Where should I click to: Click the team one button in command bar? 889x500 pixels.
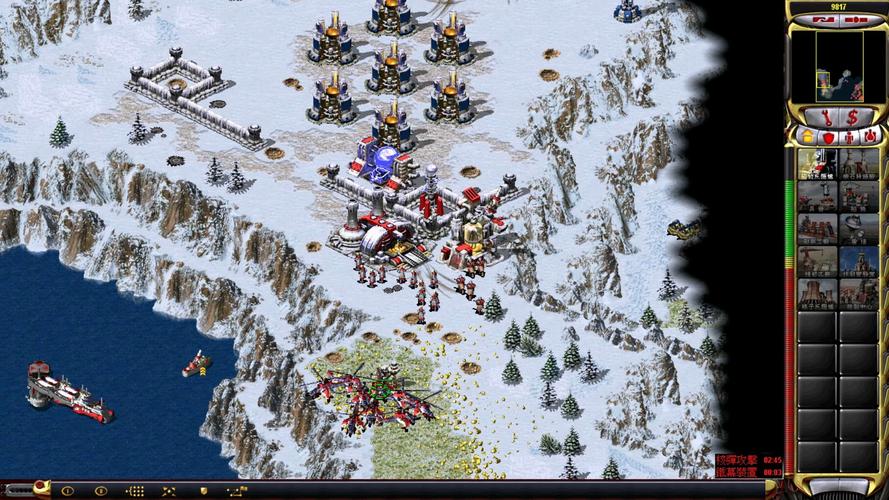point(69,491)
